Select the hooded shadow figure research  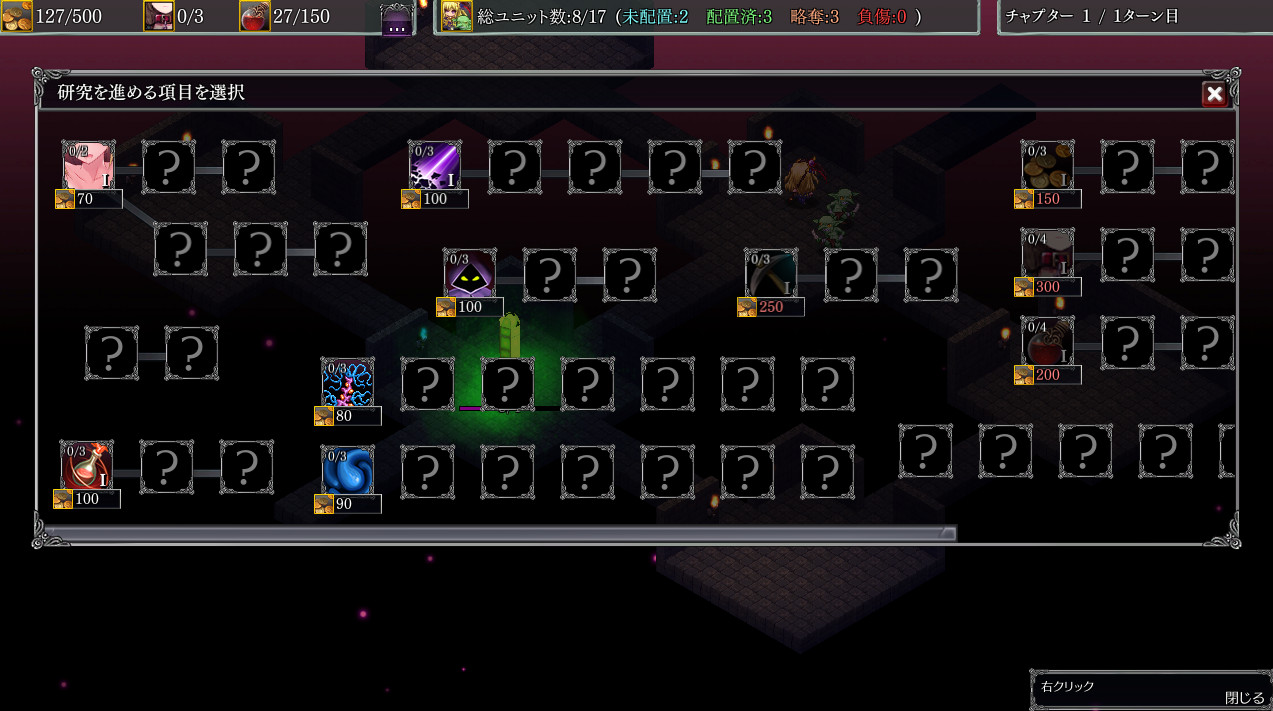click(470, 274)
